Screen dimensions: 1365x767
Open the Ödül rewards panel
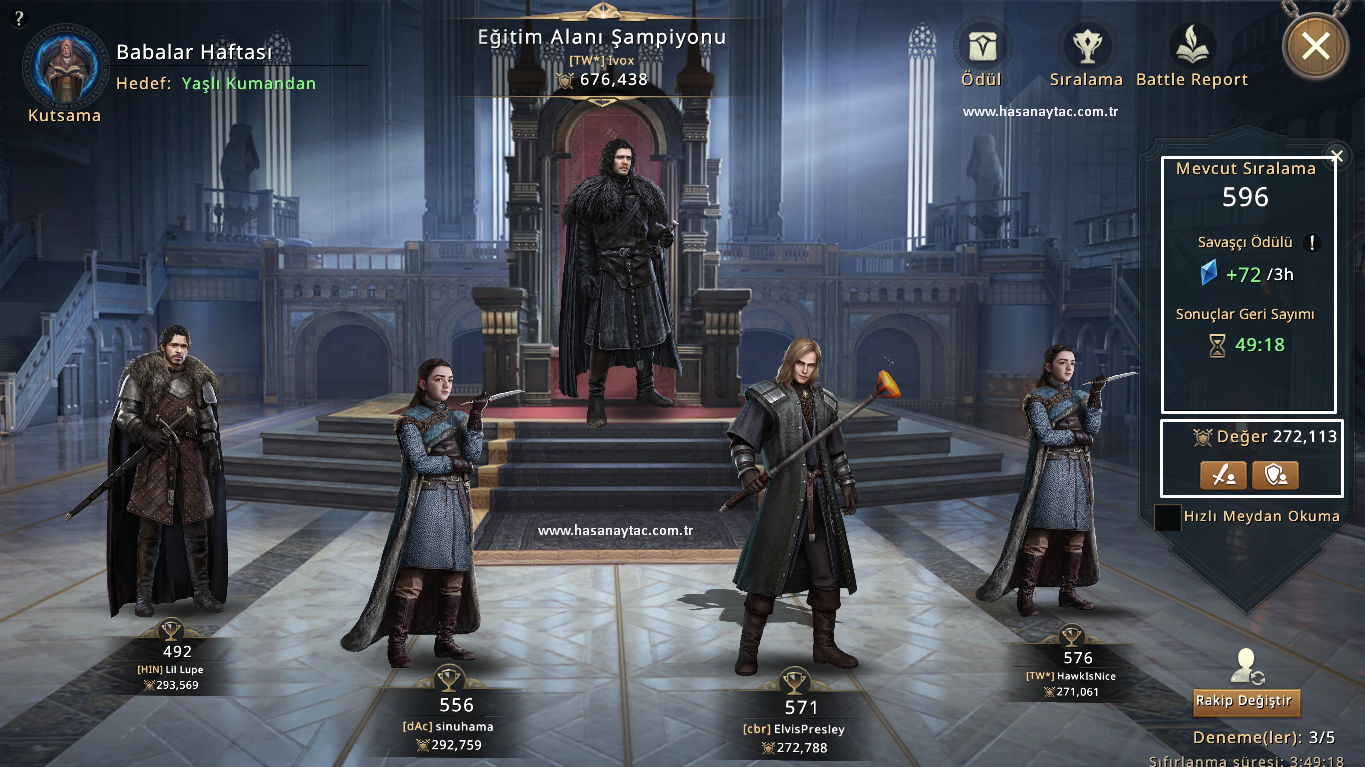coord(980,47)
